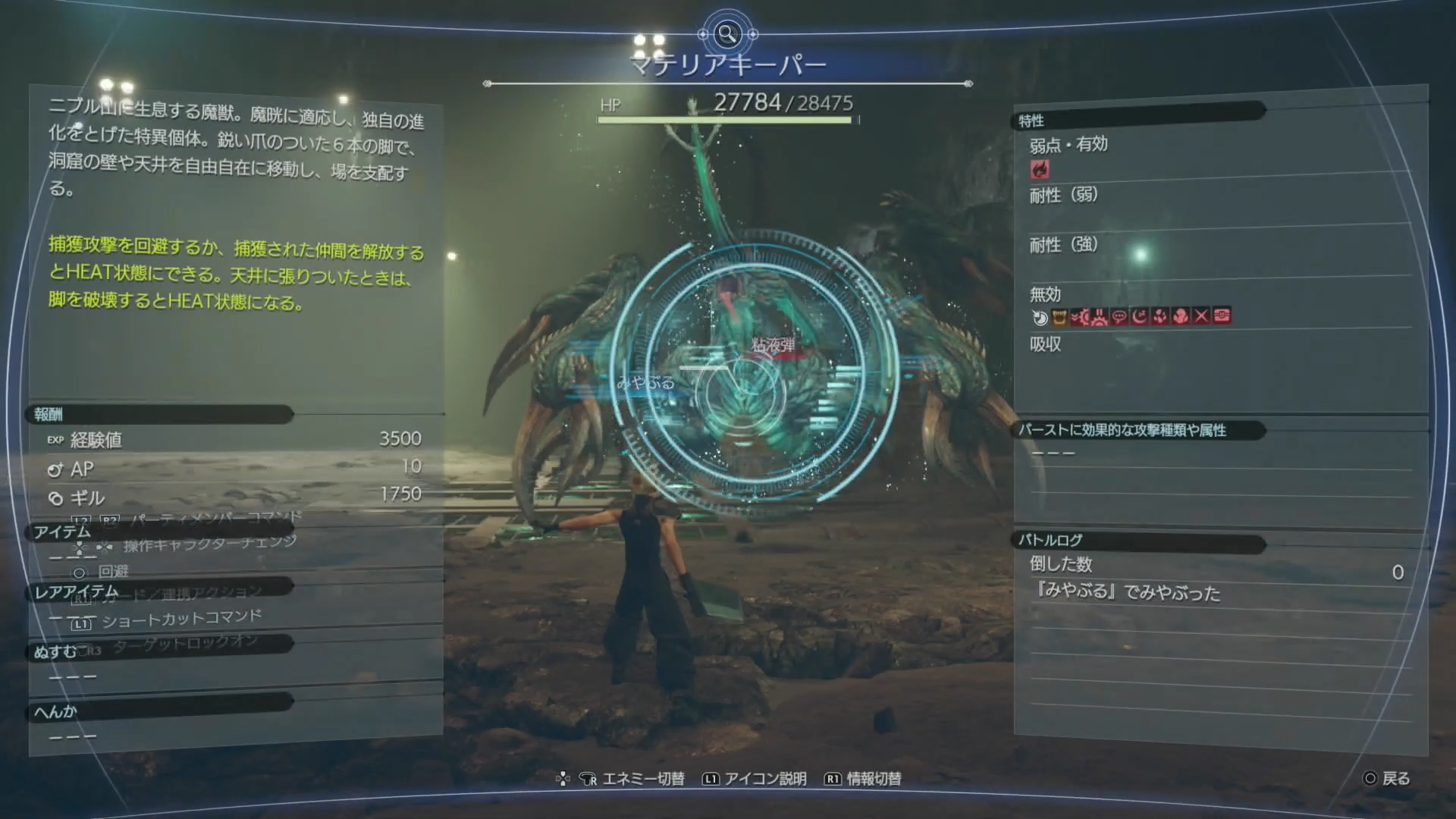Screen dimensions: 1456x819
Task: Click the HP bar of the enemy
Action: [x=726, y=119]
